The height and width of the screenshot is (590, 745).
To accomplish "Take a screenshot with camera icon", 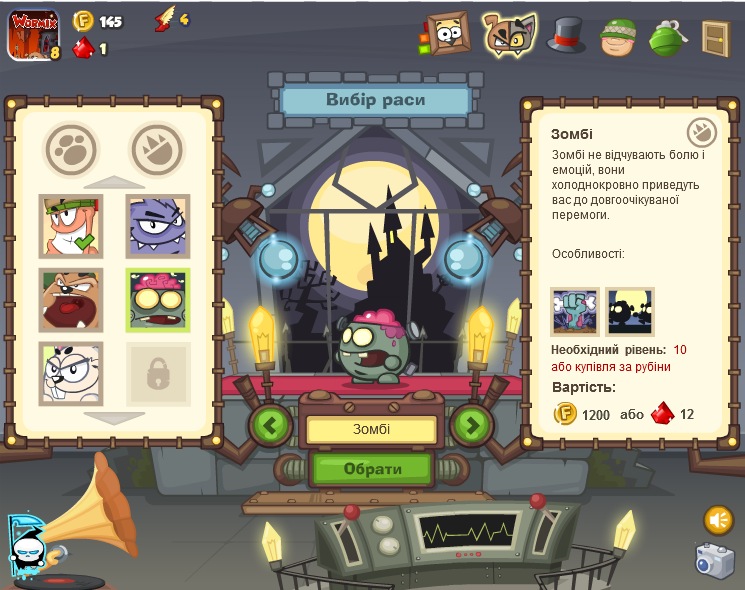I will click(715, 561).
